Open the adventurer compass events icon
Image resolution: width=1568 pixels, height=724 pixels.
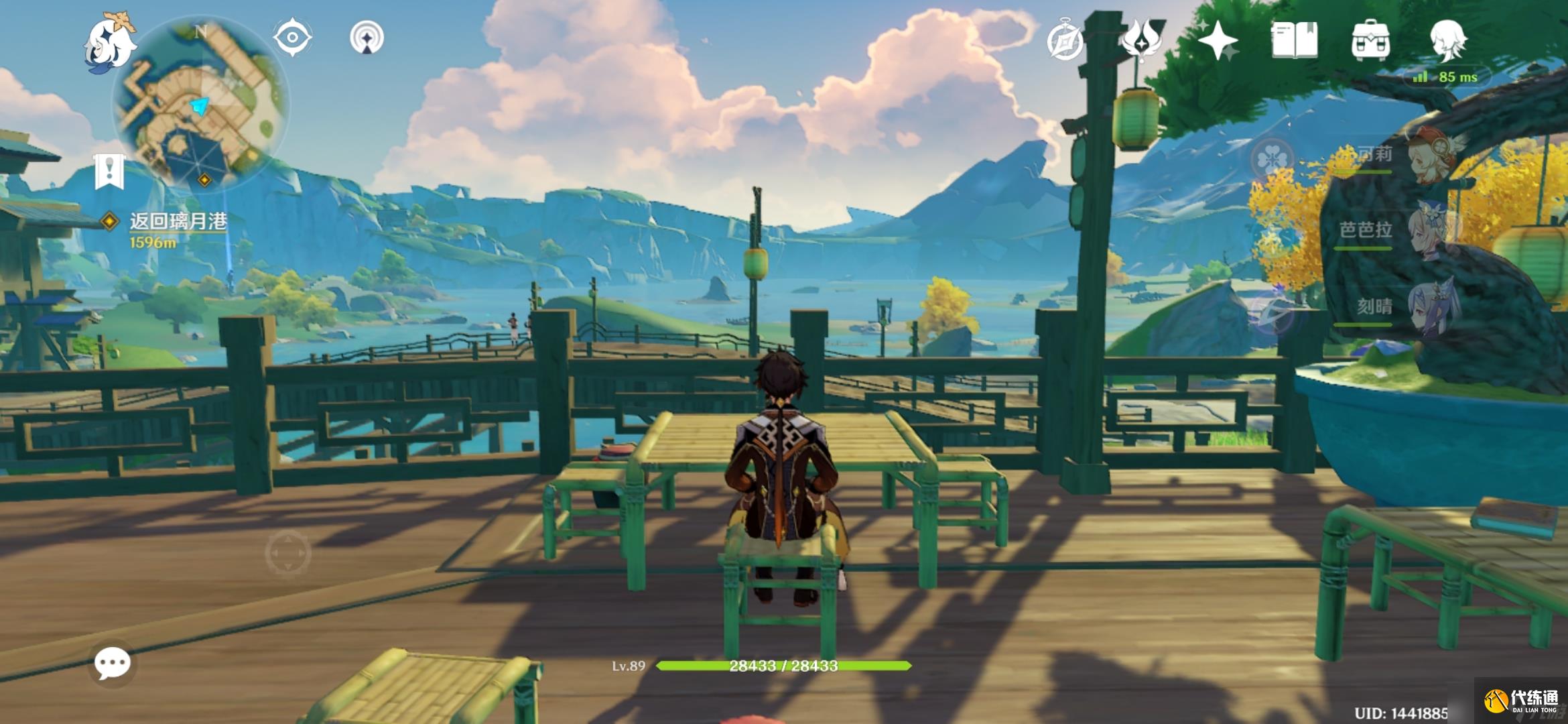click(x=1065, y=42)
